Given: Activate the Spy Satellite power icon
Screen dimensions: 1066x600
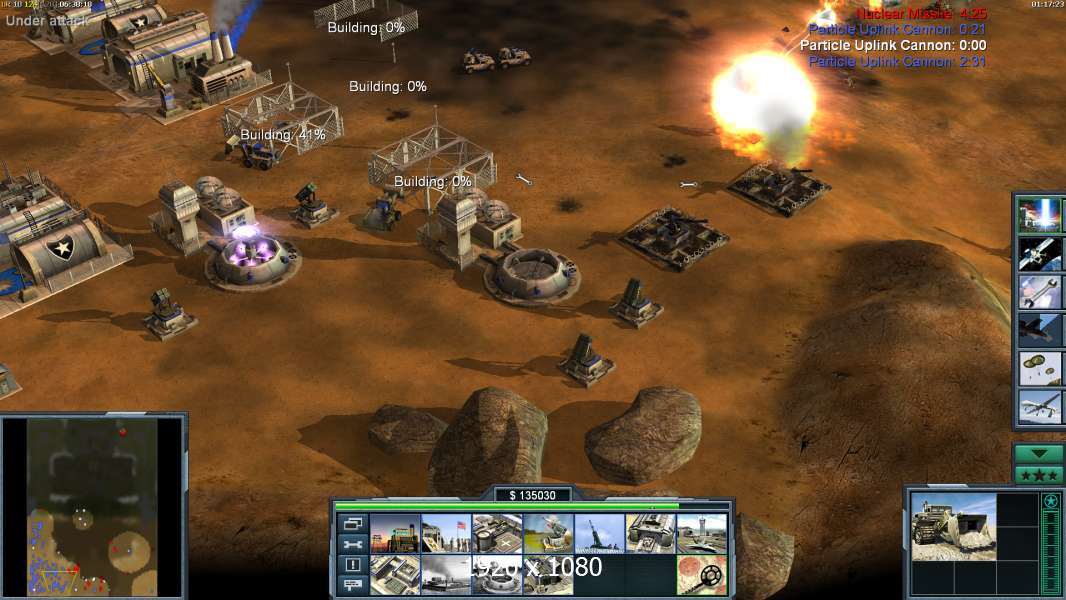Looking at the screenshot, I should pyautogui.click(x=1039, y=254).
